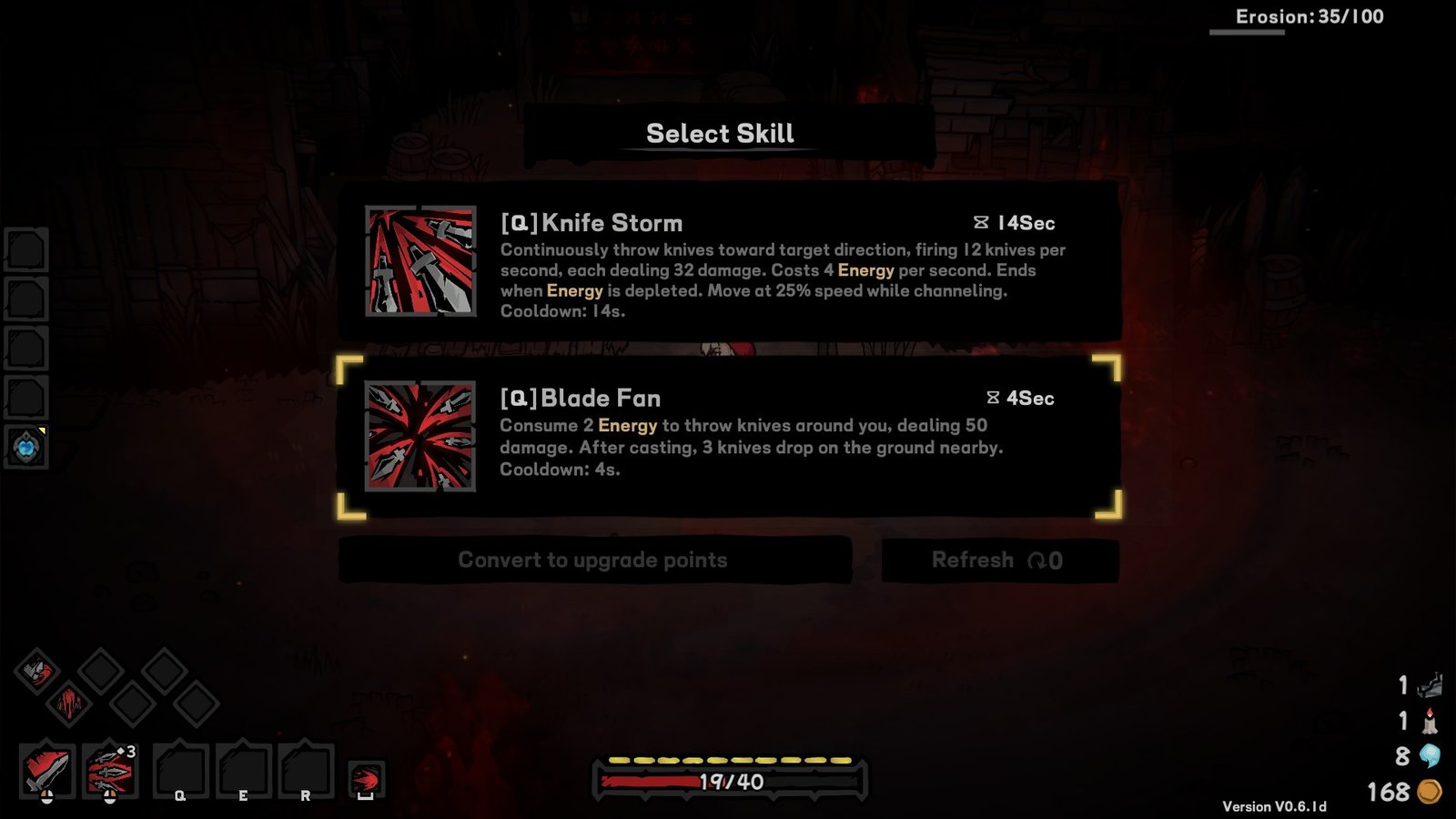Open the blue amulet trinket in the left sidebar
The height and width of the screenshot is (819, 1456).
[x=25, y=447]
